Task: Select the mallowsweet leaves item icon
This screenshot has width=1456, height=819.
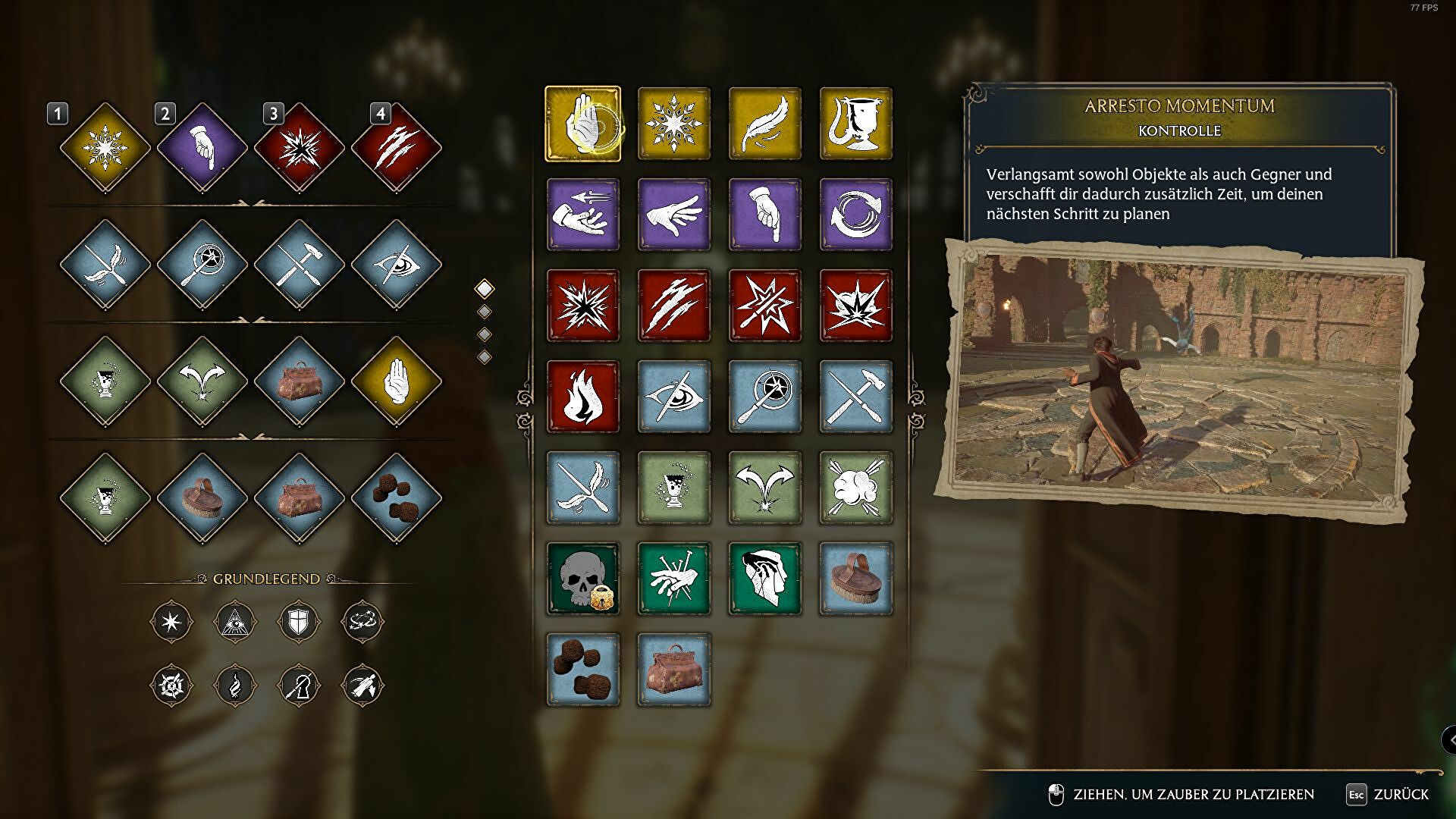Action: point(582,669)
